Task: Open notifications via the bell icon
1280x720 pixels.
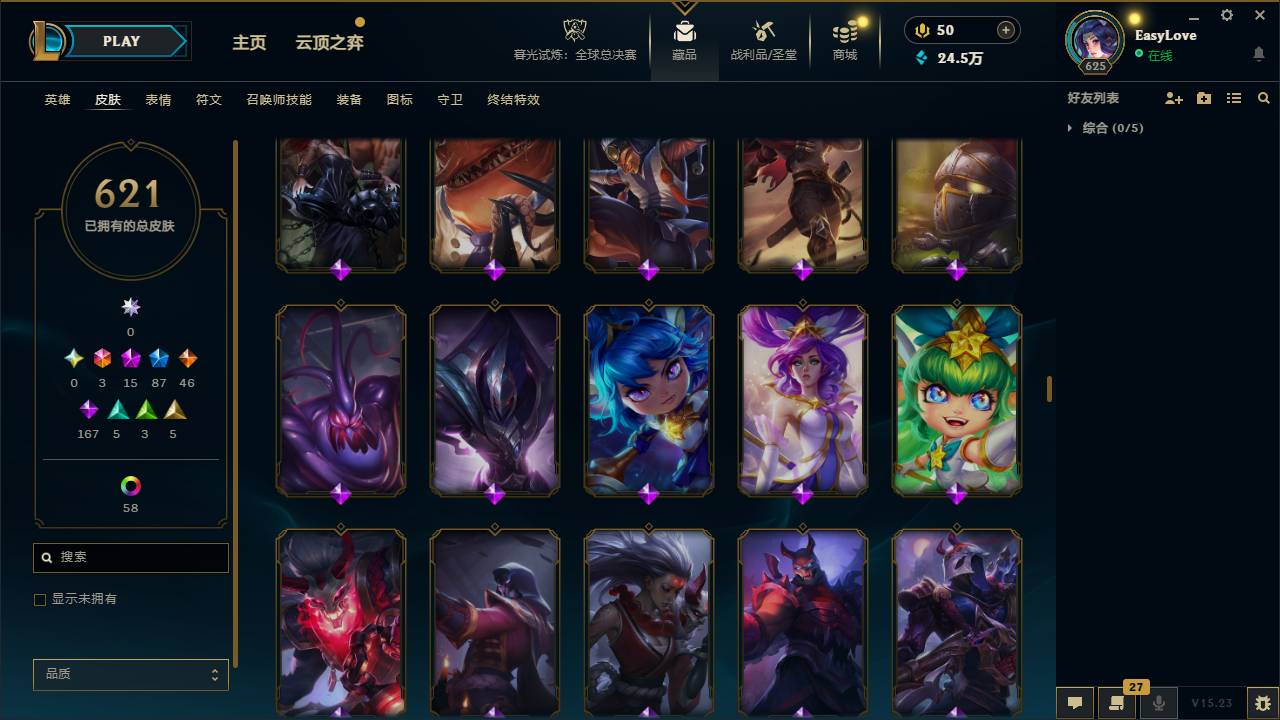Action: (1258, 54)
